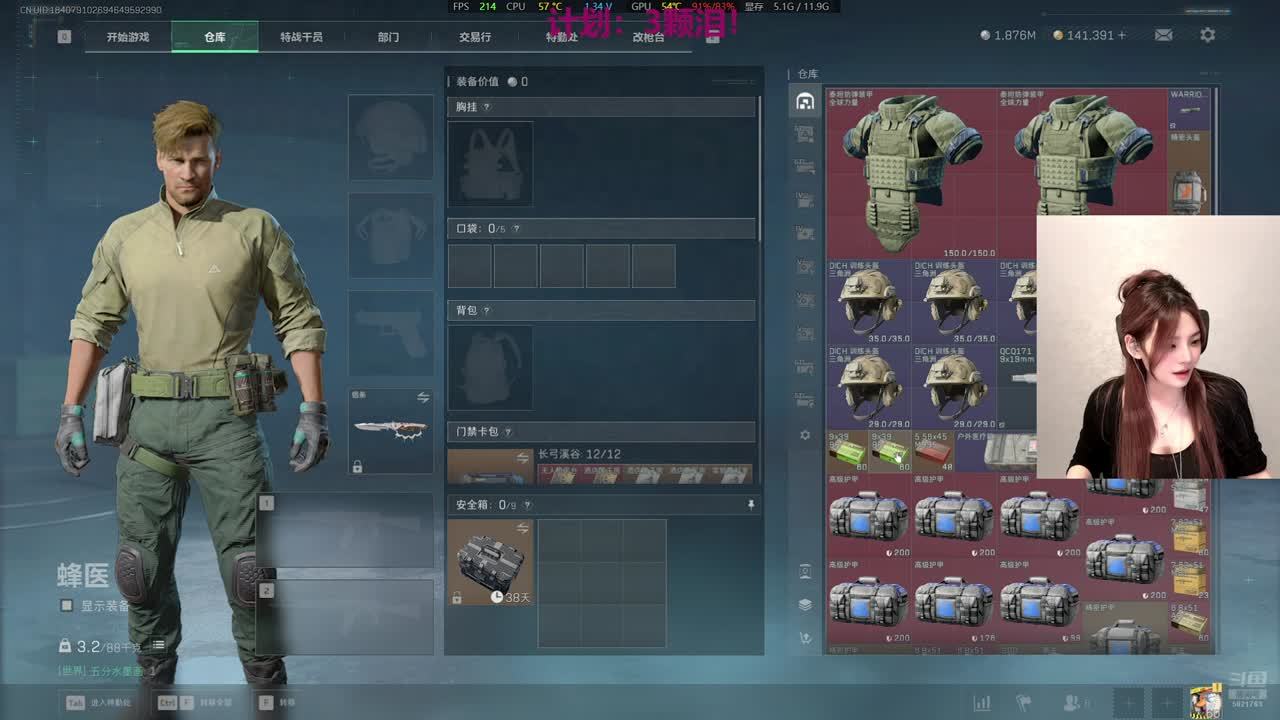Click the empty helmet equipment slot
The height and width of the screenshot is (720, 1280).
coord(390,138)
